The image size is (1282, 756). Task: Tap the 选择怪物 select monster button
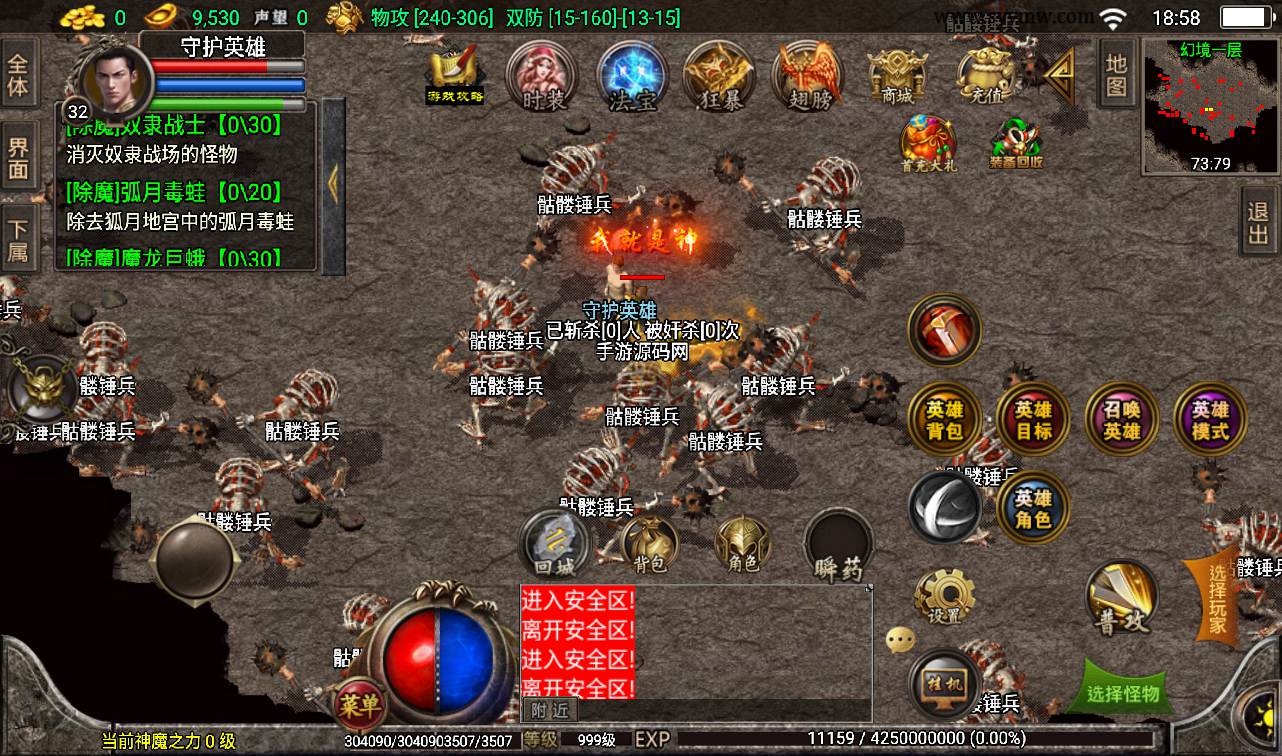[1123, 691]
